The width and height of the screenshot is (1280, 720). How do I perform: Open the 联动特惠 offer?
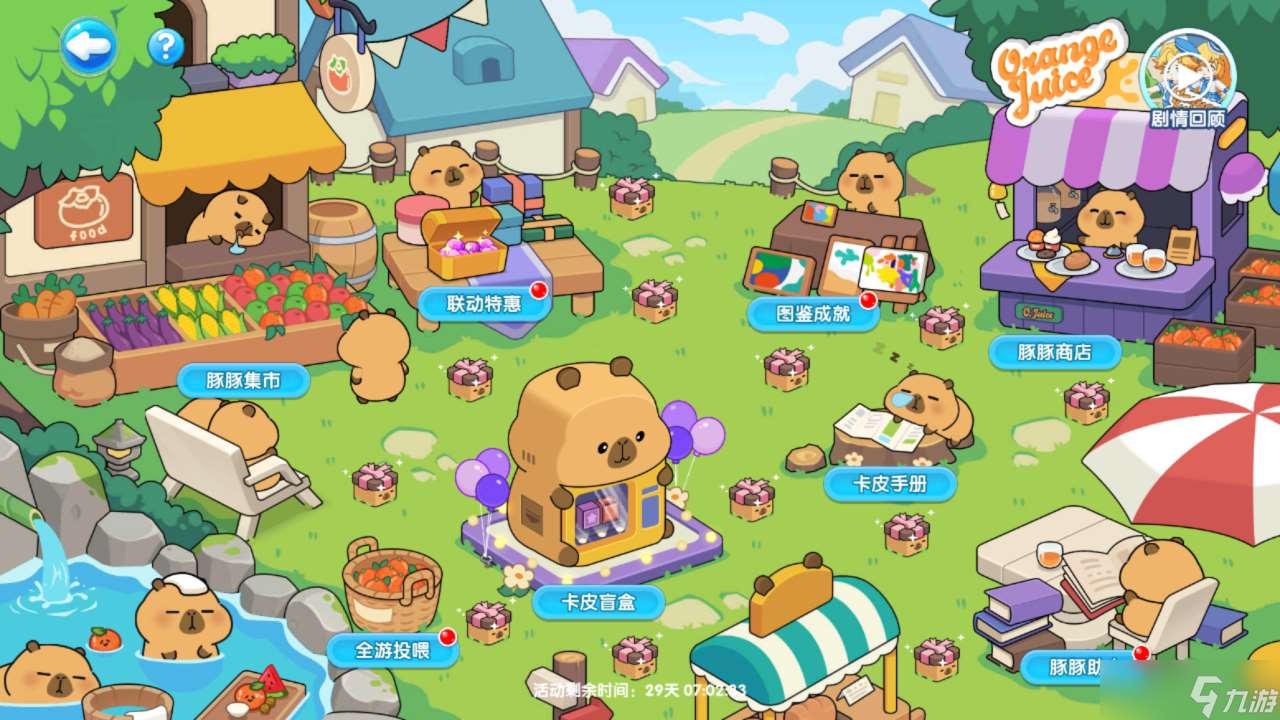[484, 303]
